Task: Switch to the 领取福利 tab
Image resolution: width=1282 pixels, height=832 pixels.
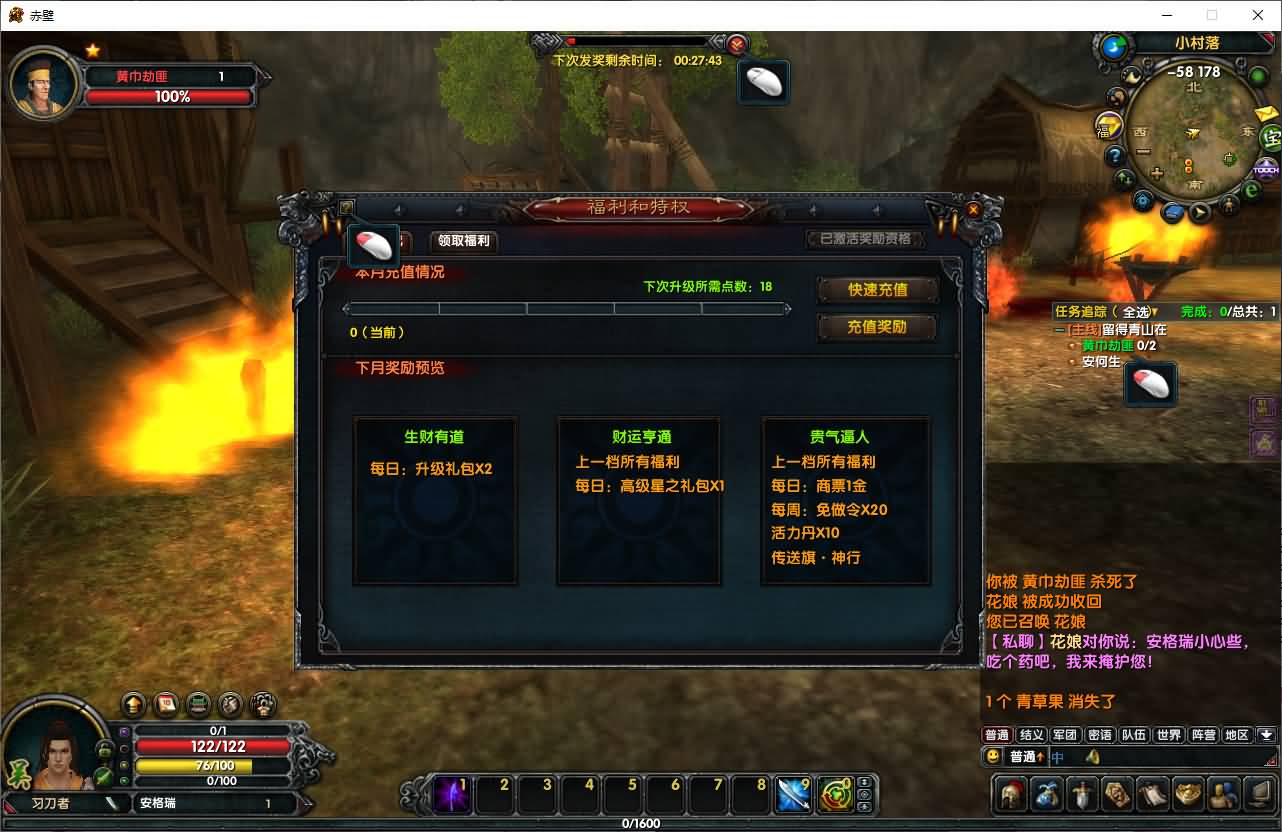Action: [464, 241]
